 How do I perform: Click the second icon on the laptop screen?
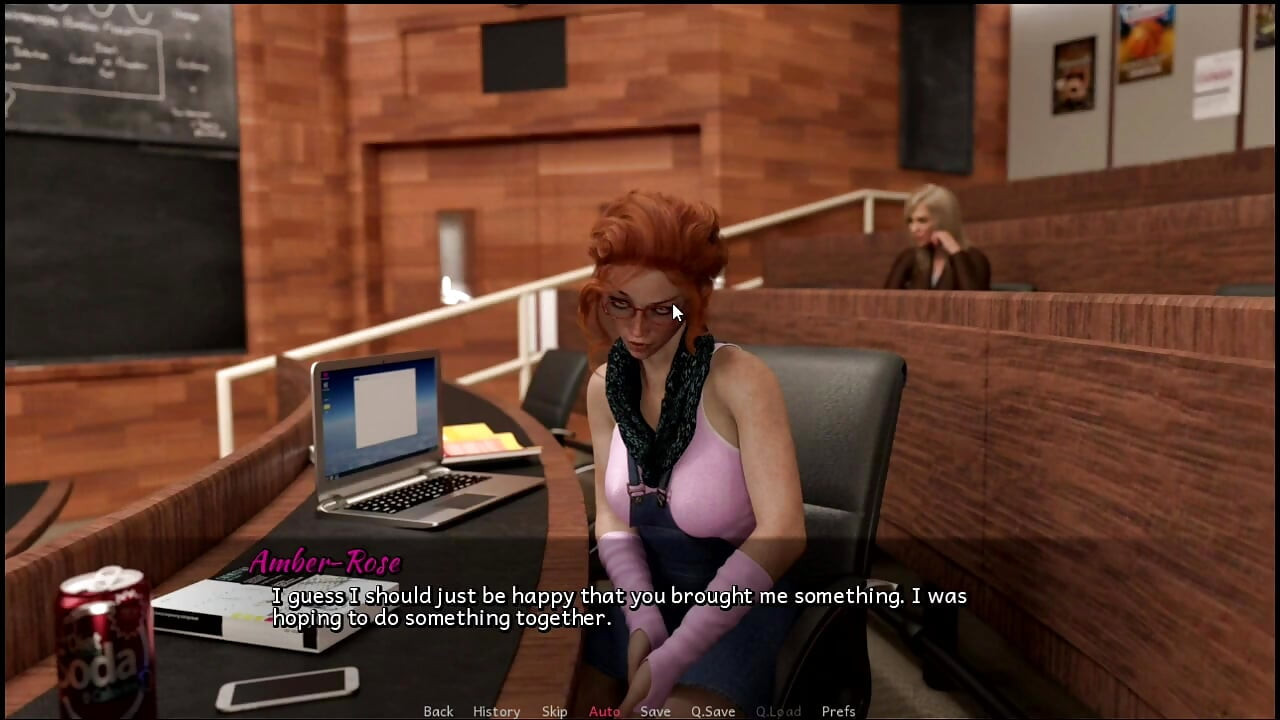[326, 385]
